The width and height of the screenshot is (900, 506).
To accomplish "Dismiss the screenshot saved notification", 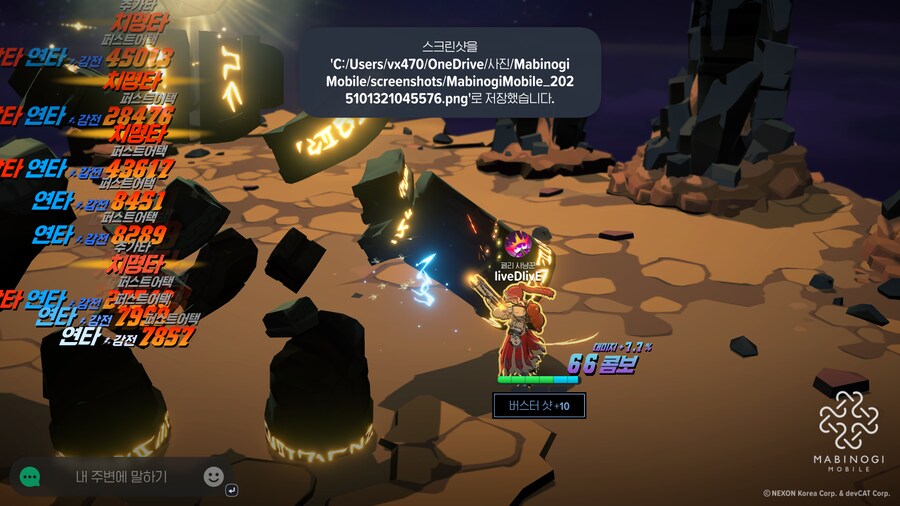I will tap(451, 72).
